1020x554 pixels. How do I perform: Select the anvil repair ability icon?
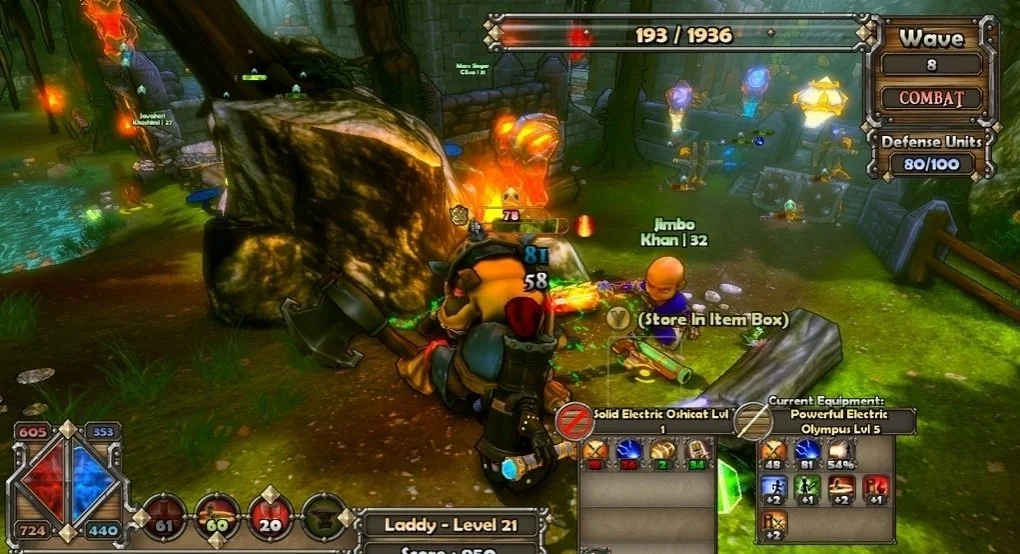click(x=324, y=516)
